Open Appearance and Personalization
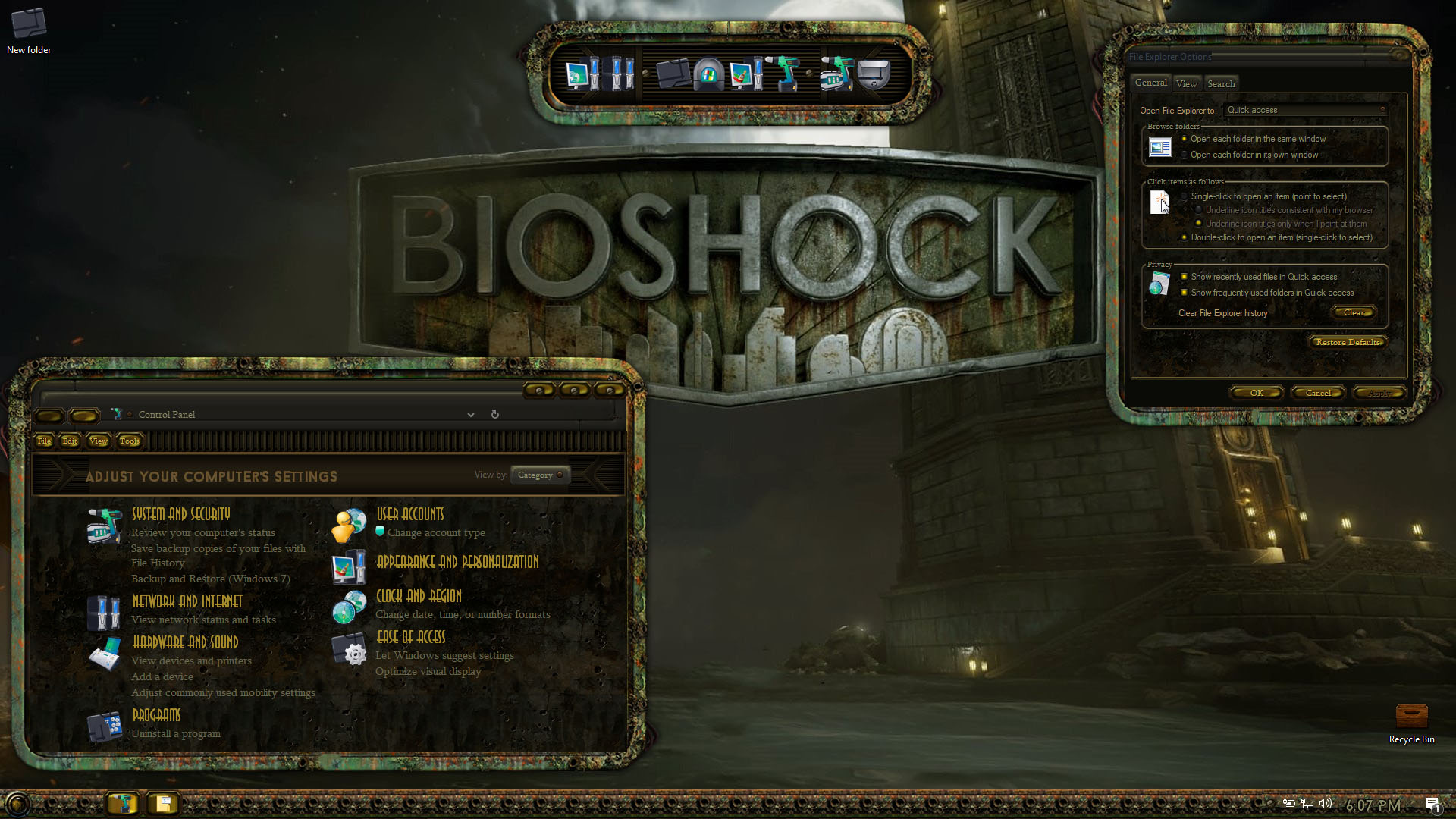This screenshot has width=1456, height=819. tap(457, 562)
